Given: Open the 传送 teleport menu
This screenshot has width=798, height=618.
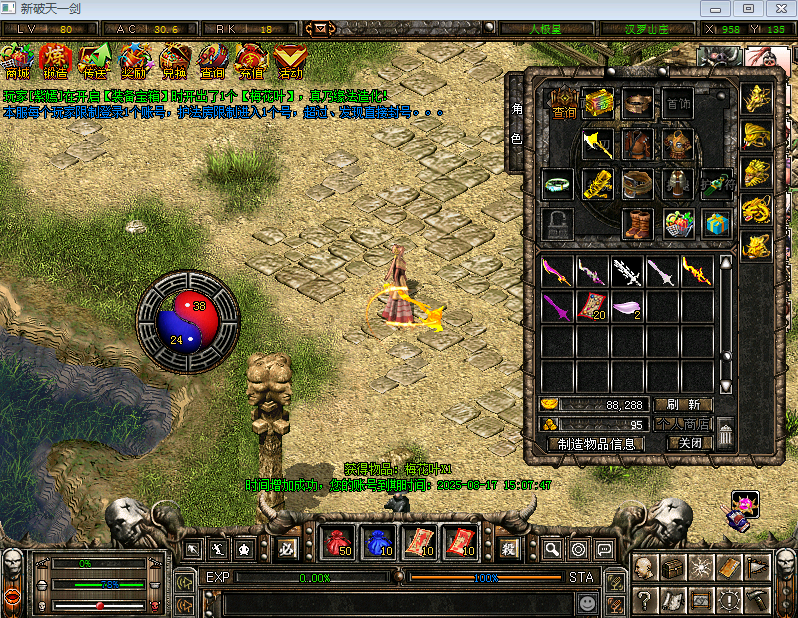Looking at the screenshot, I should [x=95, y=61].
